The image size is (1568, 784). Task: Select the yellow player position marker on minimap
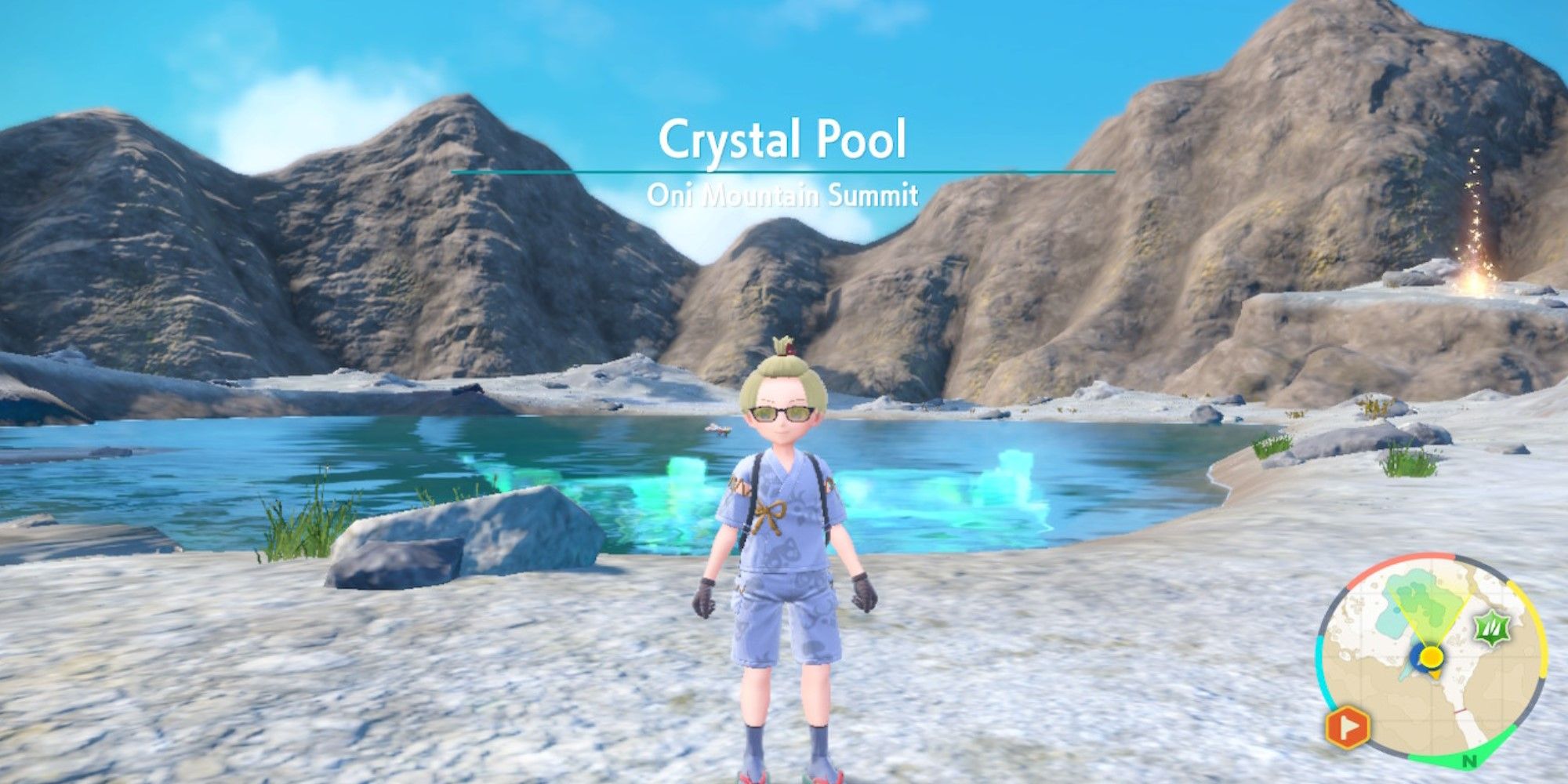[1432, 657]
